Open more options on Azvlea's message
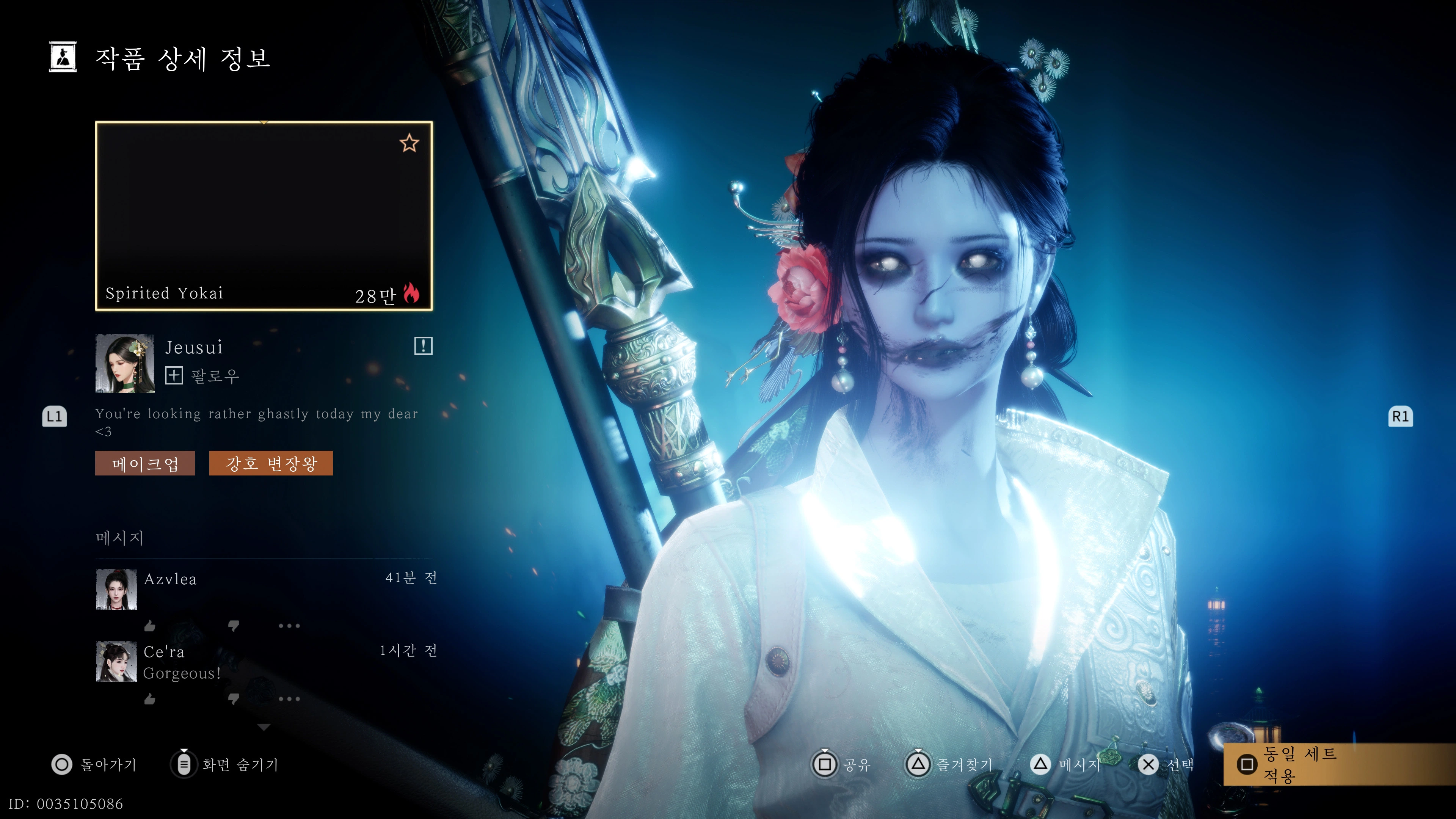Viewport: 1456px width, 819px height. coord(289,626)
